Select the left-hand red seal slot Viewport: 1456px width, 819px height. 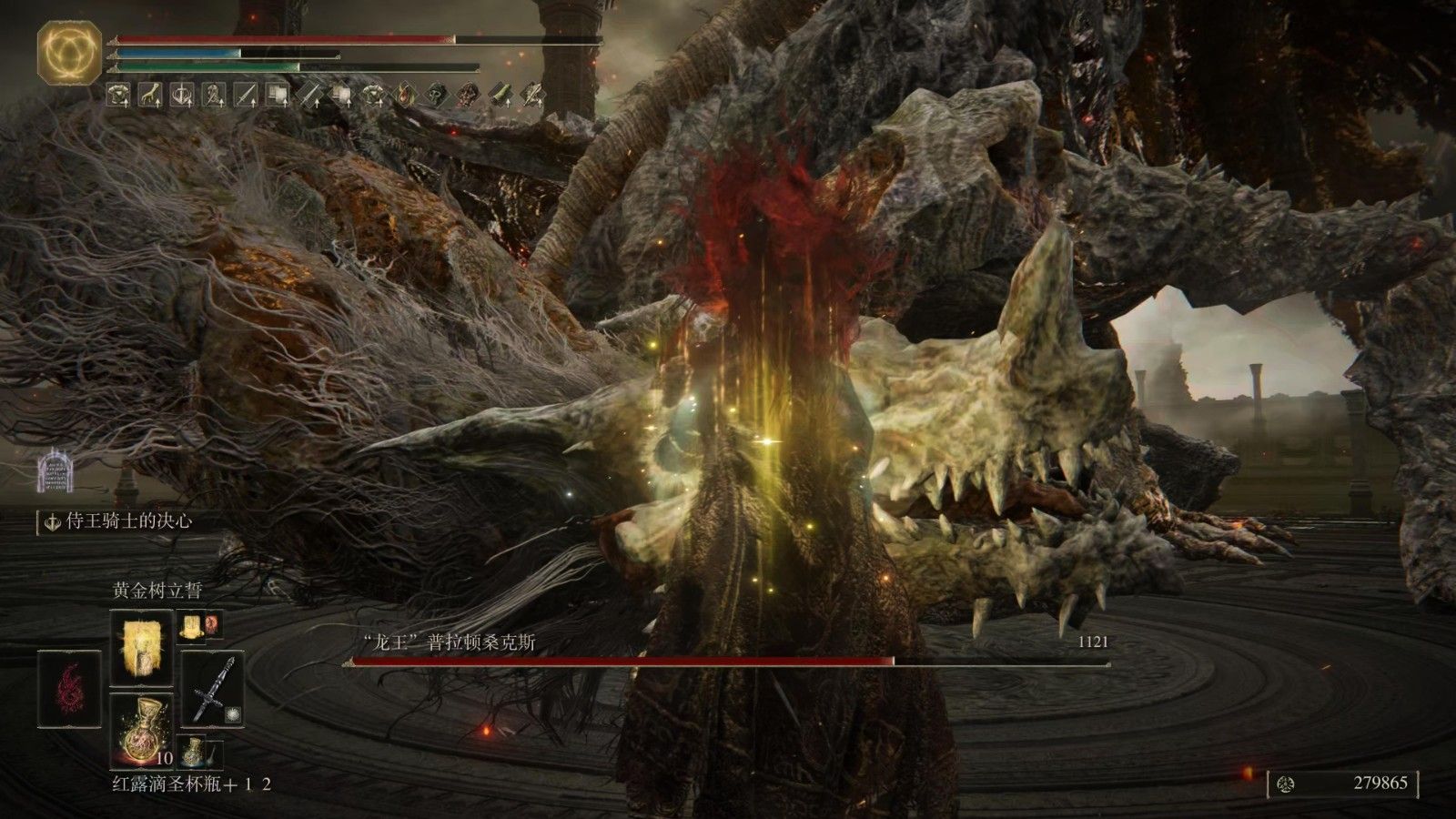coord(68,689)
